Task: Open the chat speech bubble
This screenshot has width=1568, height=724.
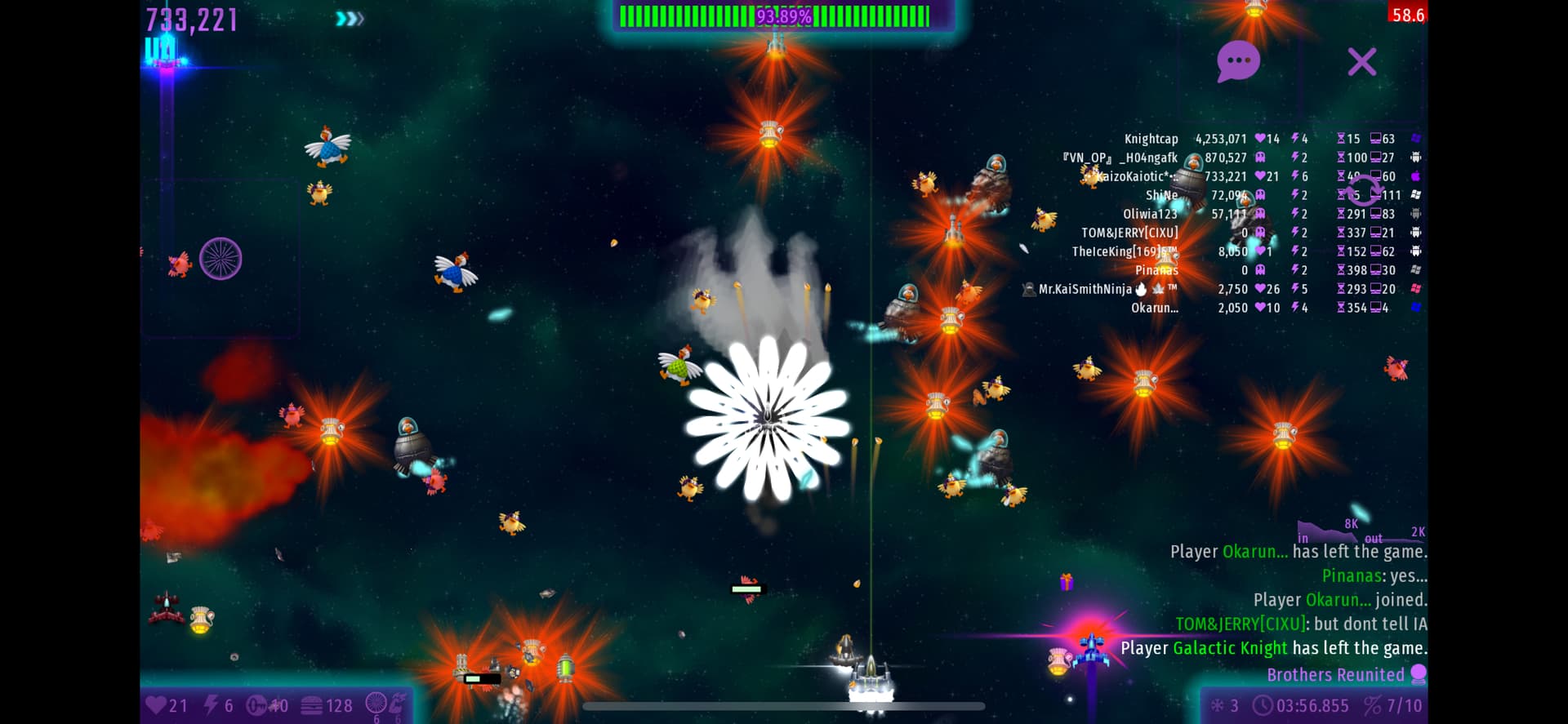Action: tap(1238, 61)
